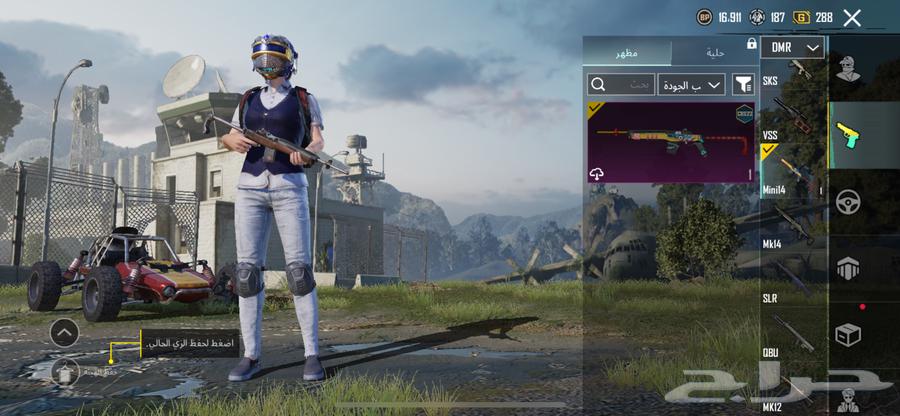Open the quality sort dropdown
Image resolution: width=900 pixels, height=416 pixels.
(x=692, y=84)
